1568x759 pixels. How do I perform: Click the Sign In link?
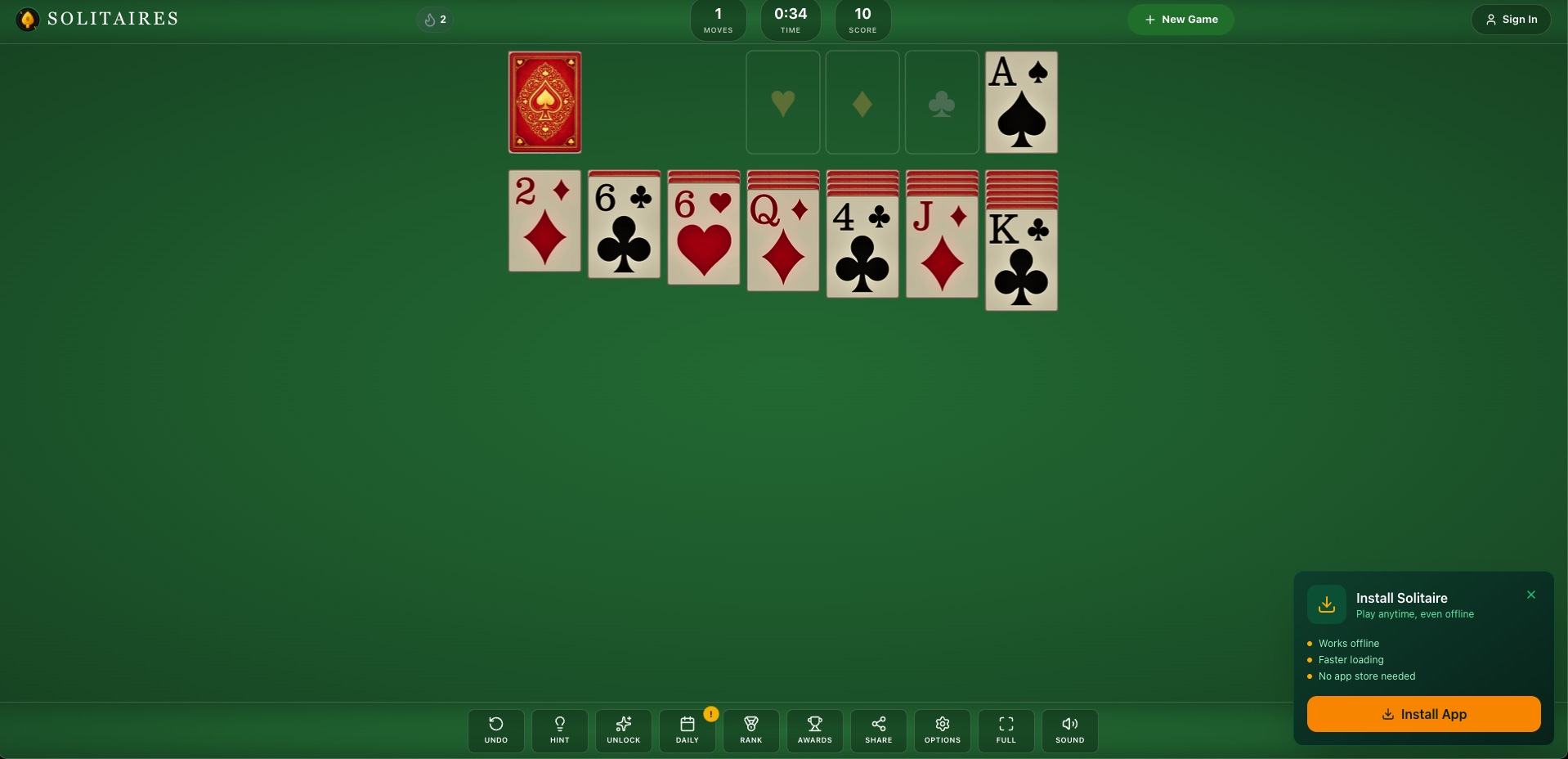click(x=1510, y=19)
